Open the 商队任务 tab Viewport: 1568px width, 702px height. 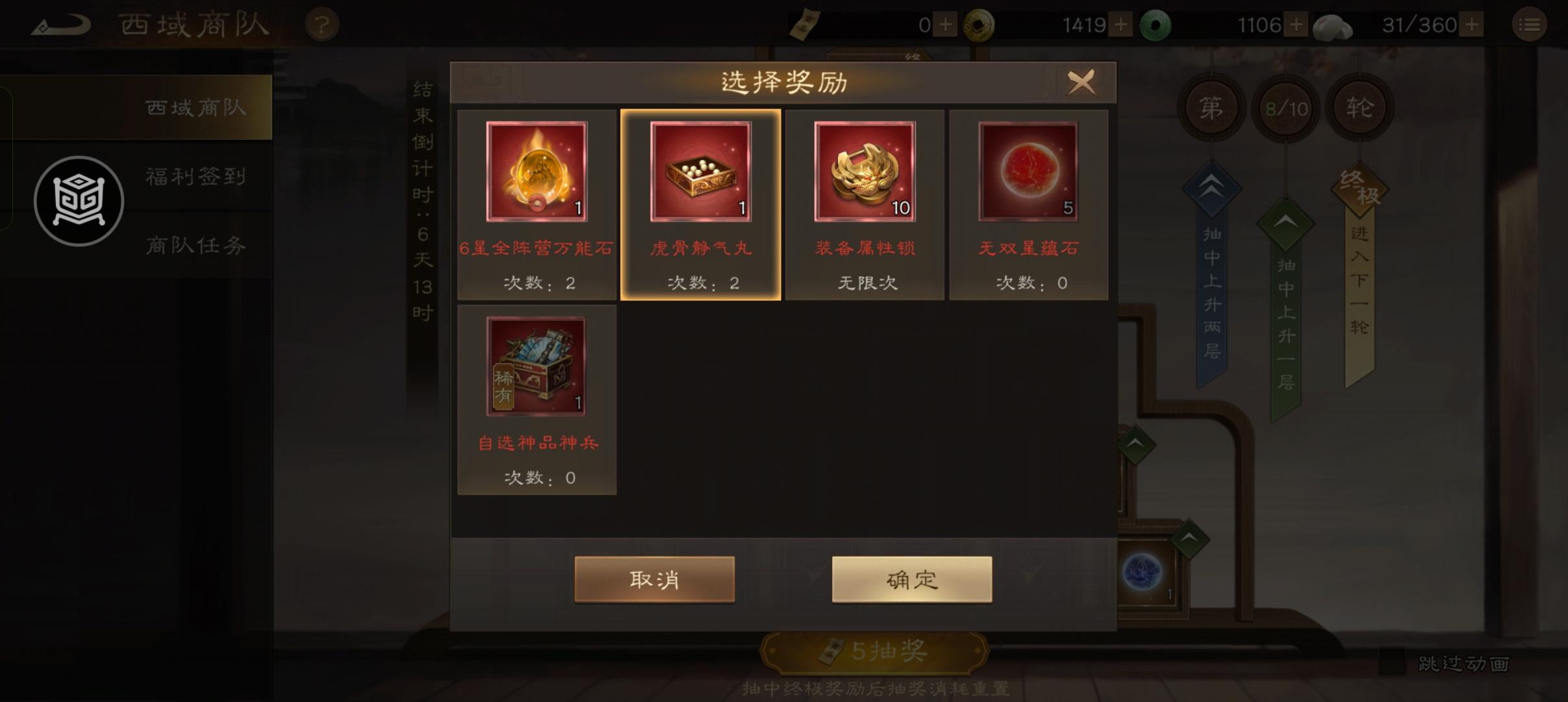click(x=195, y=246)
